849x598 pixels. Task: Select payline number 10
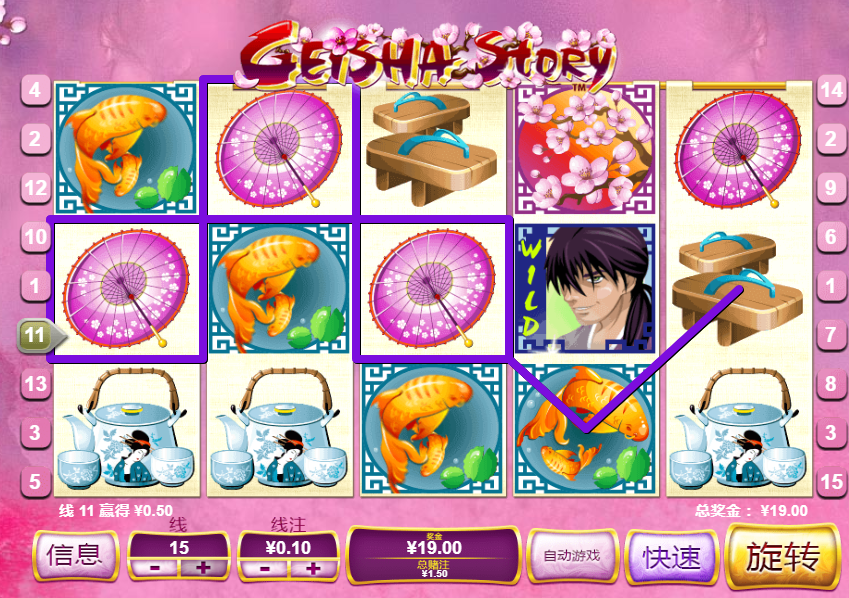[x=34, y=238]
